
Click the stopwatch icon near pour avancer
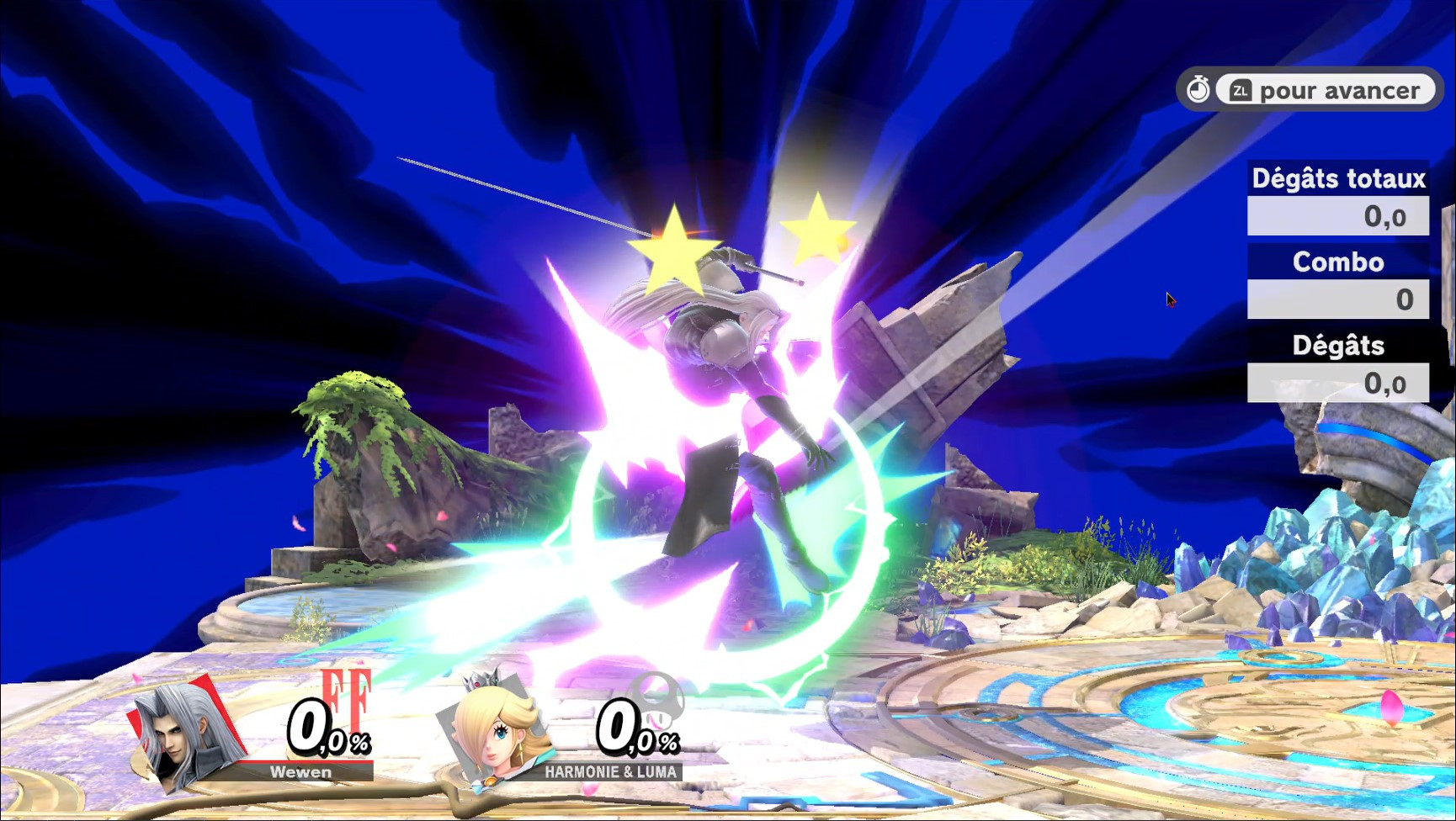(x=1200, y=87)
